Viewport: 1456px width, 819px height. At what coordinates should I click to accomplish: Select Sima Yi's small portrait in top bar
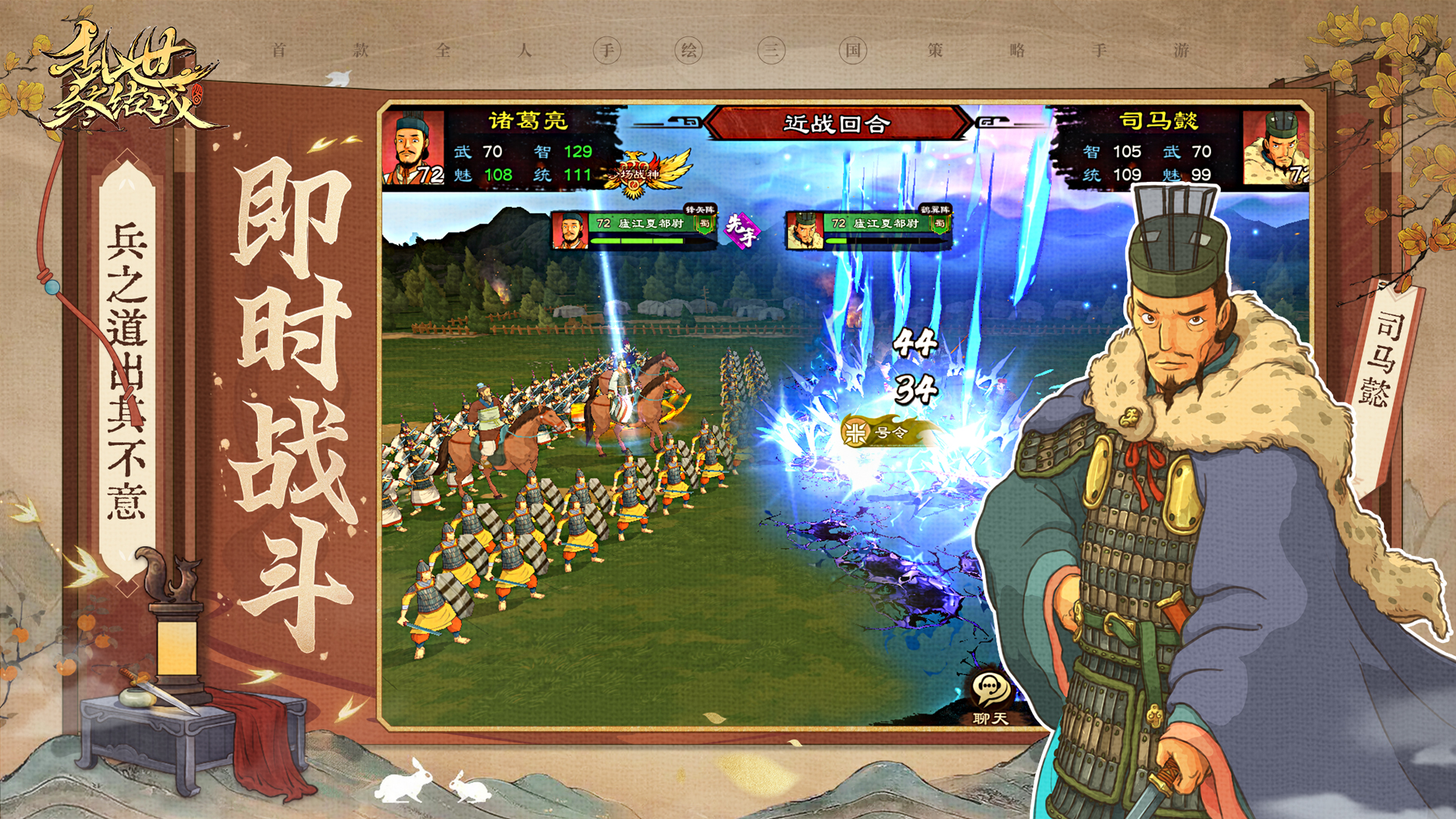(1276, 149)
